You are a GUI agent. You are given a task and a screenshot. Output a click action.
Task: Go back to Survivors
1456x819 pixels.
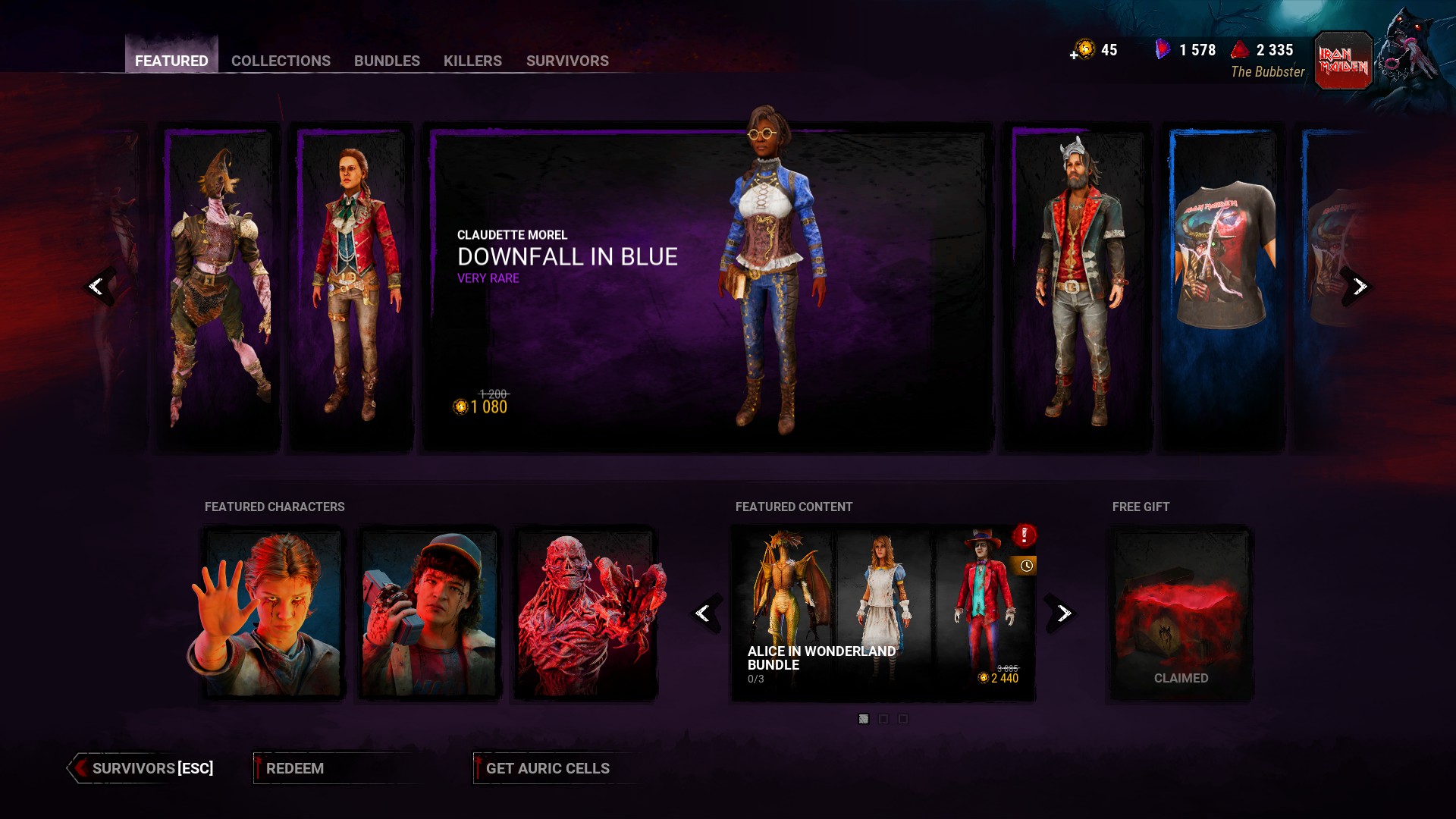tap(143, 768)
